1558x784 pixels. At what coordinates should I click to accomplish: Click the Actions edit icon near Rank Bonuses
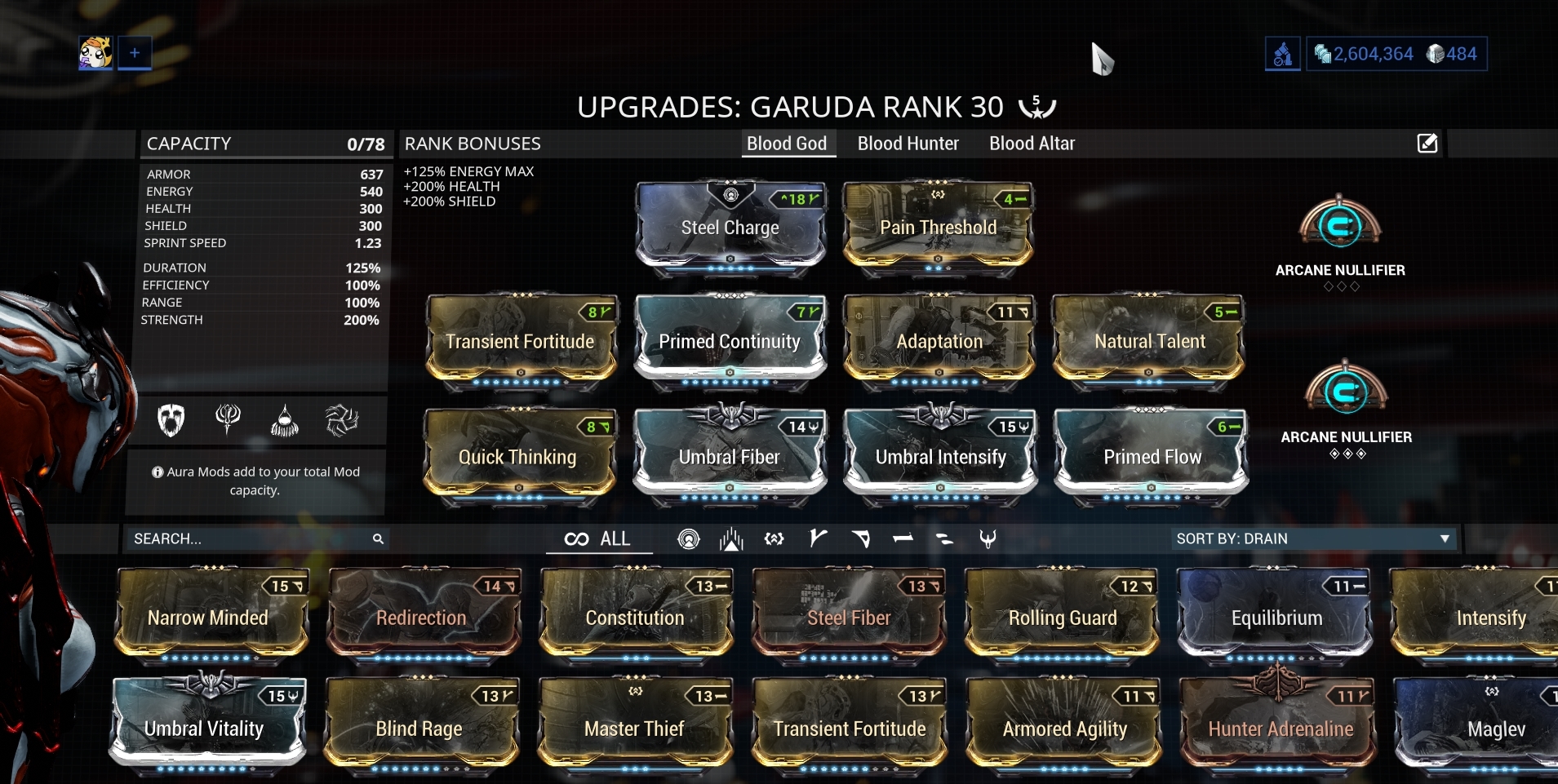tap(1426, 143)
